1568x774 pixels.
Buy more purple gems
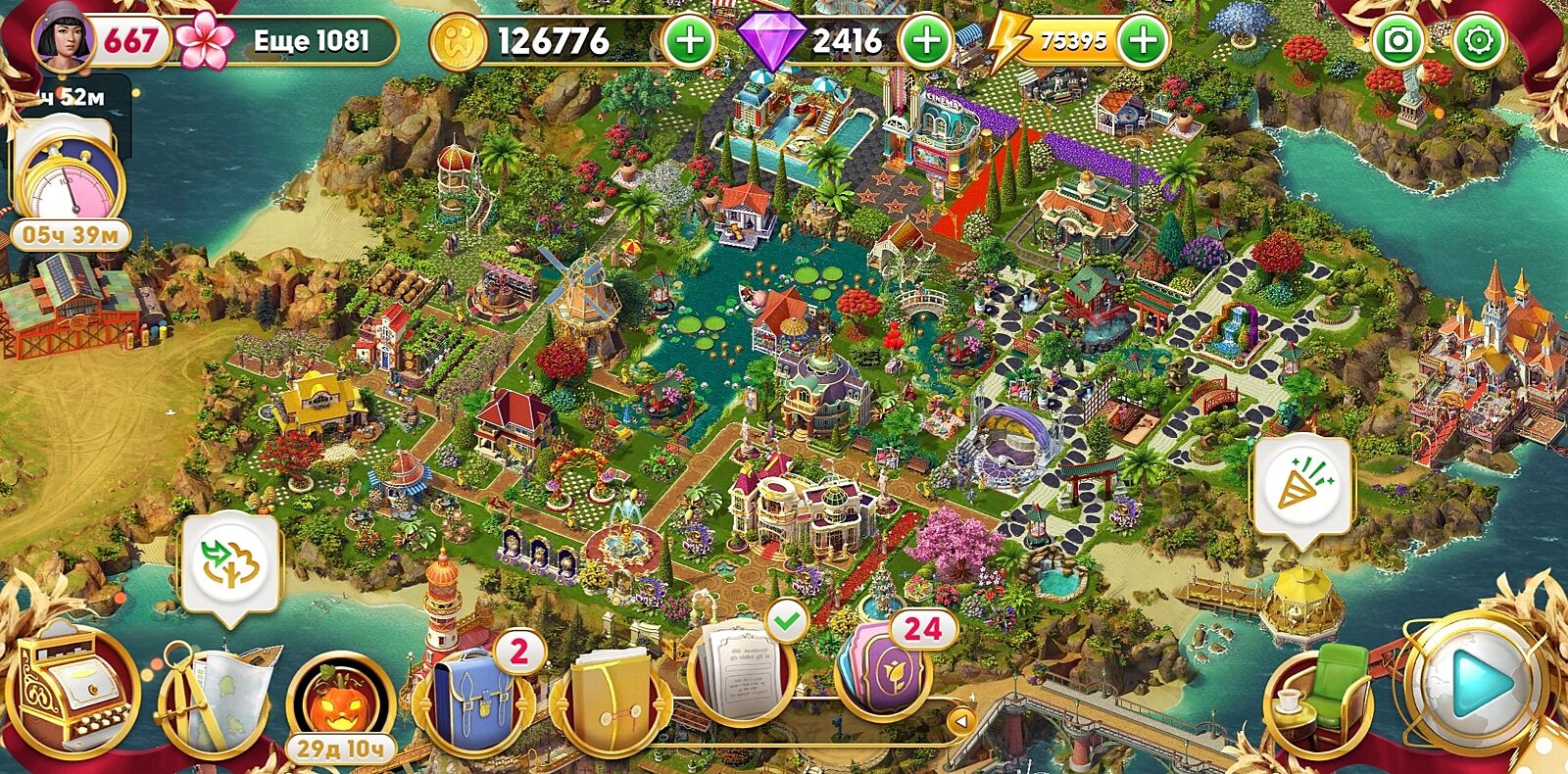coord(925,41)
